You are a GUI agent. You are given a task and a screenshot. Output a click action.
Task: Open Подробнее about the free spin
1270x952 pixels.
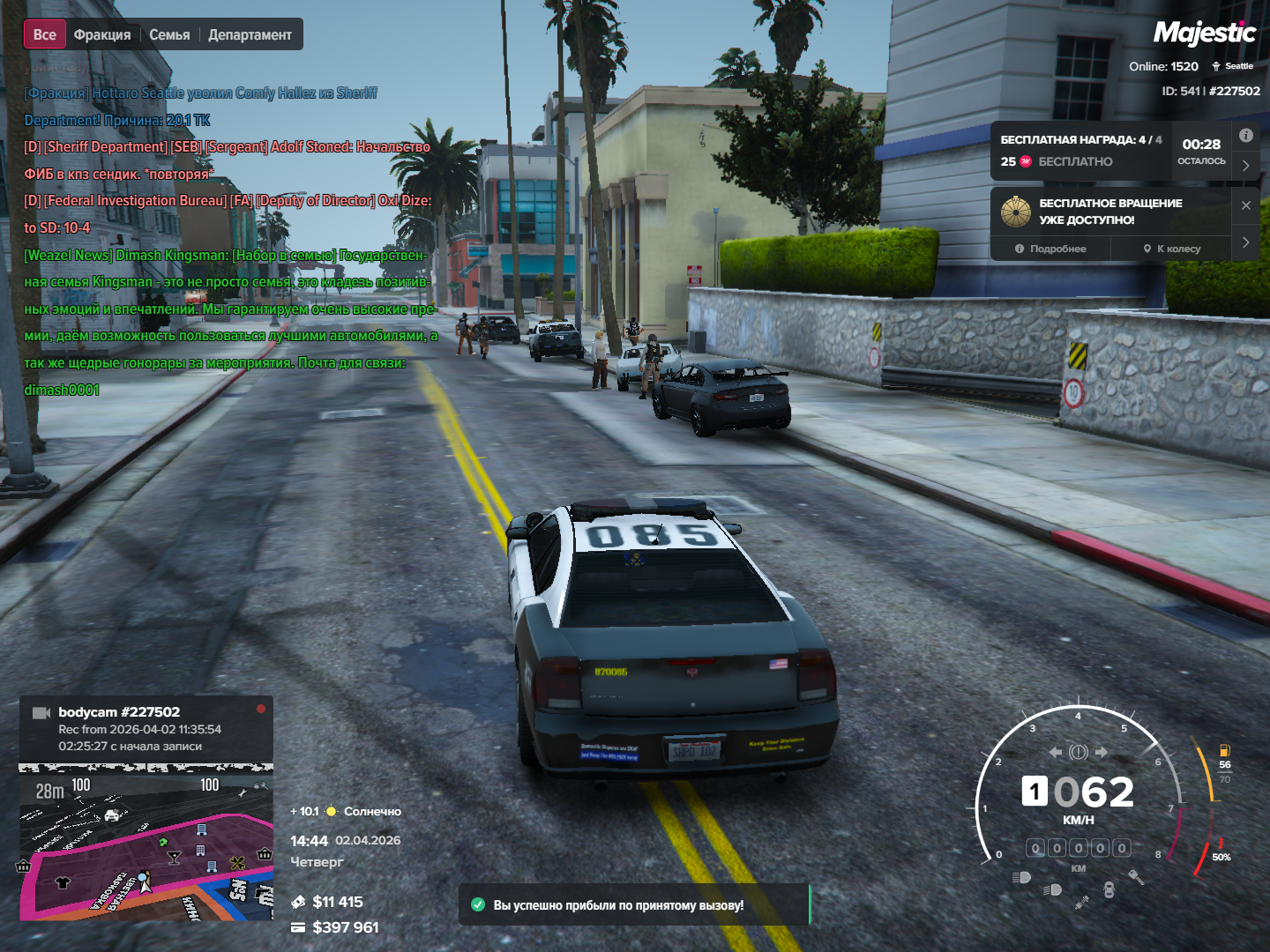(1050, 249)
